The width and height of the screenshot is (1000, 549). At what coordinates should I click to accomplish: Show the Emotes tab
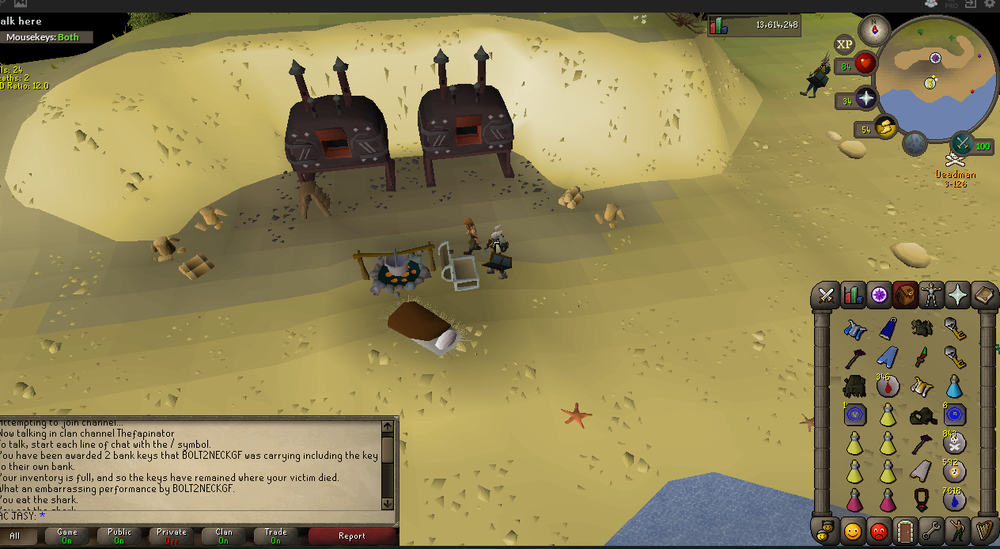point(959,530)
